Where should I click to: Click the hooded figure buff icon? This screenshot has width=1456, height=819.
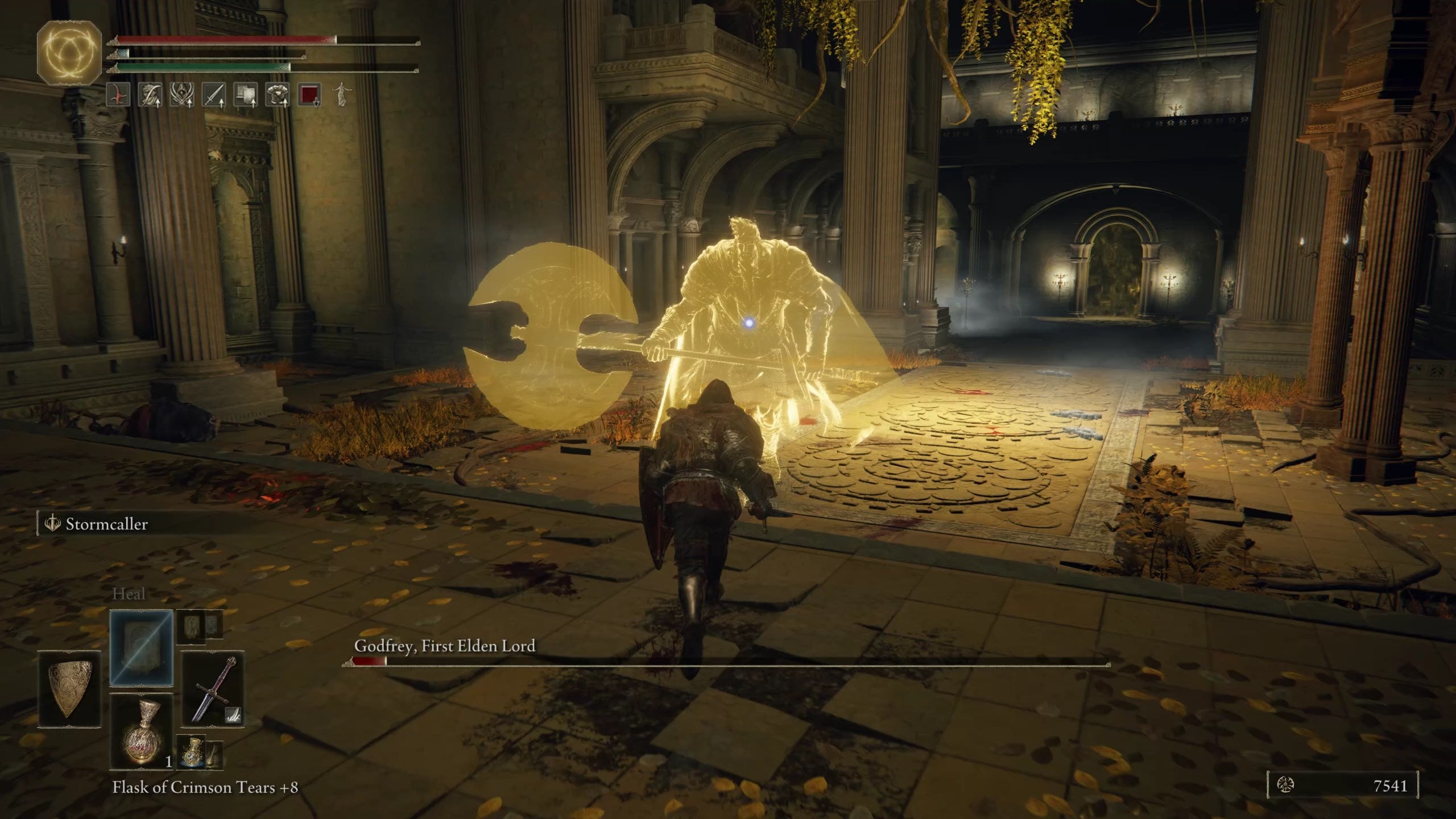tap(182, 94)
